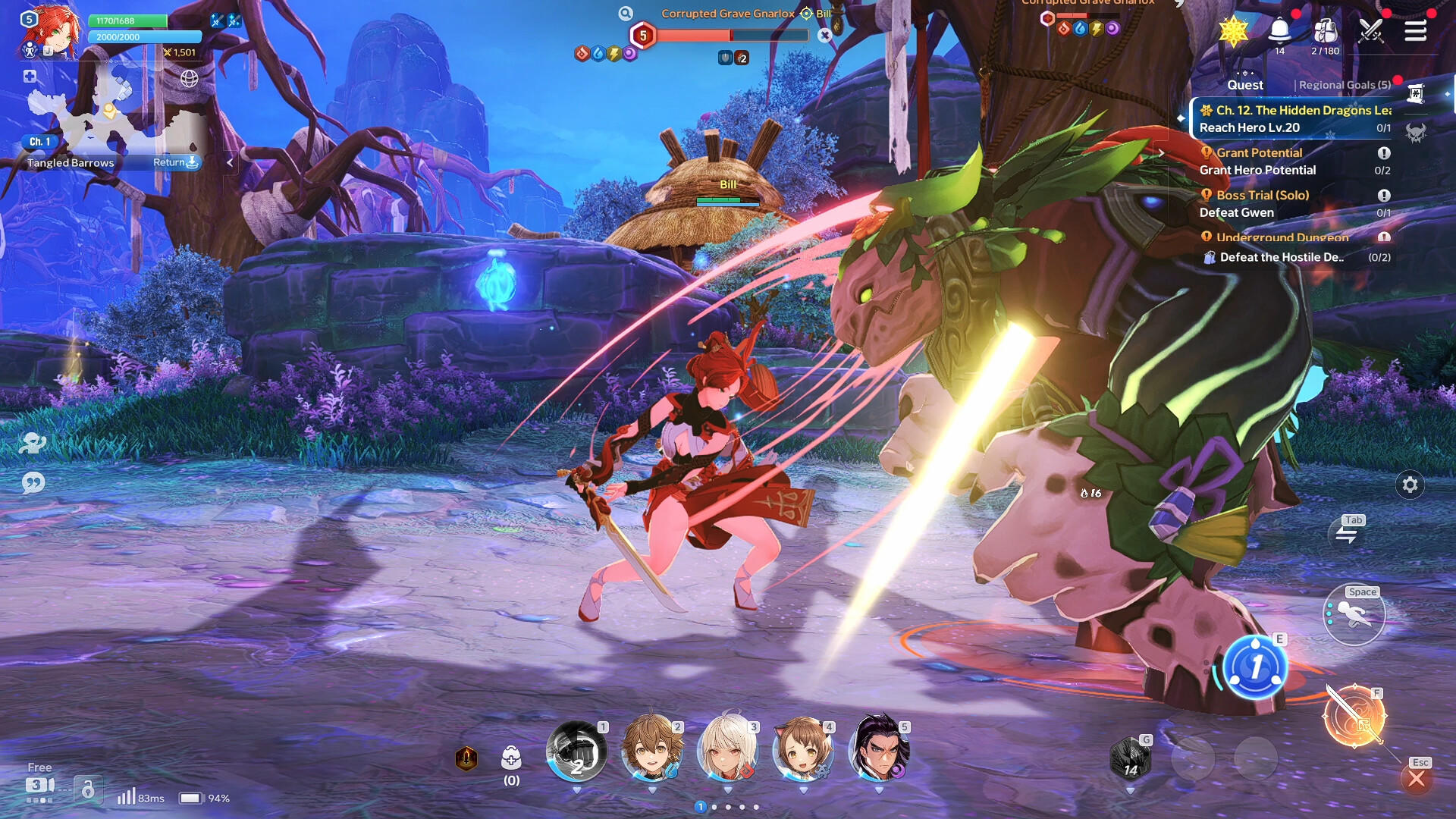This screenshot has width=1456, height=819.
Task: Switch to the dark-haired hero portrait 5
Action: coord(878,750)
